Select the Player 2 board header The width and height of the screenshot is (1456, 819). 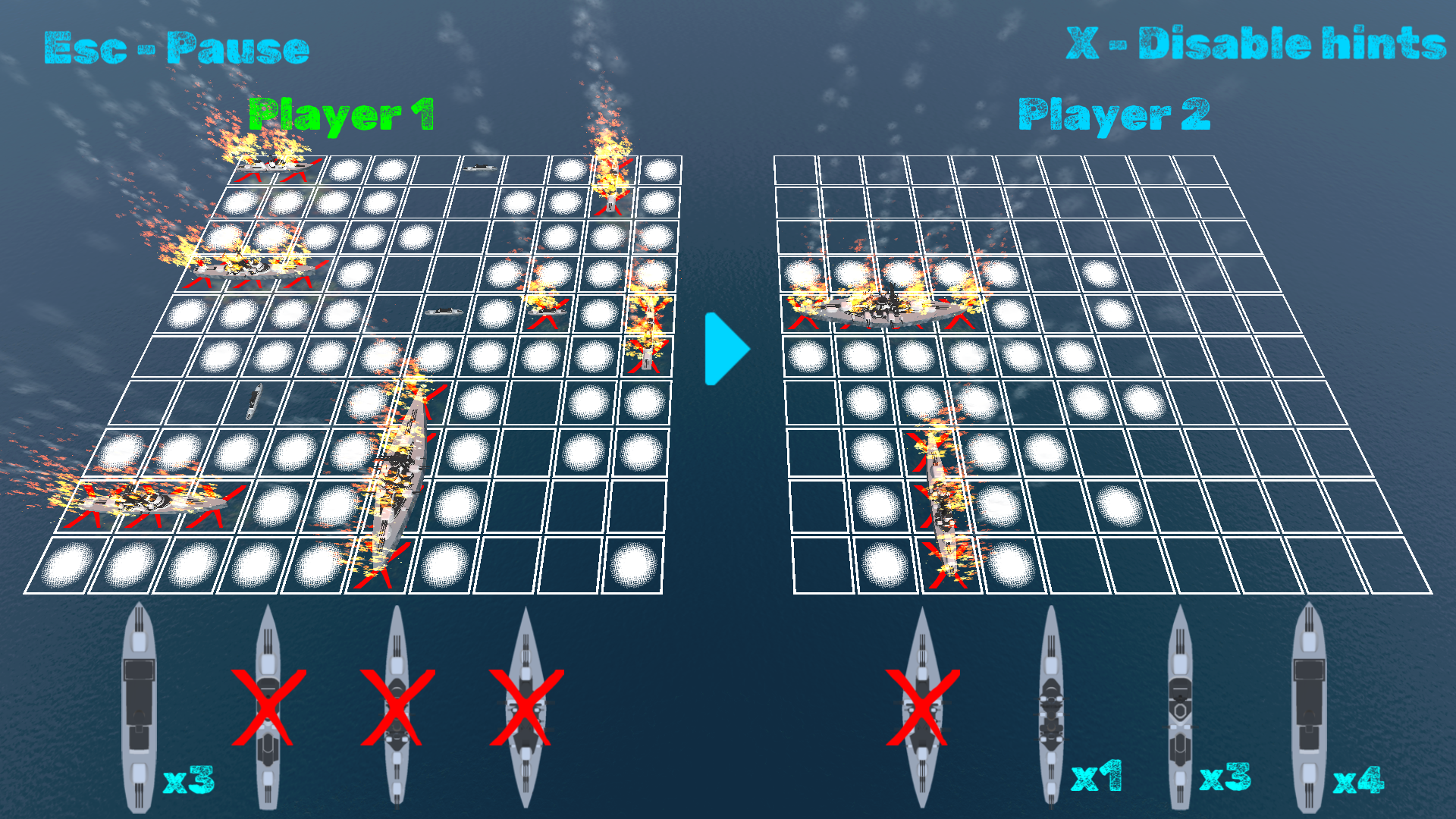(1115, 112)
